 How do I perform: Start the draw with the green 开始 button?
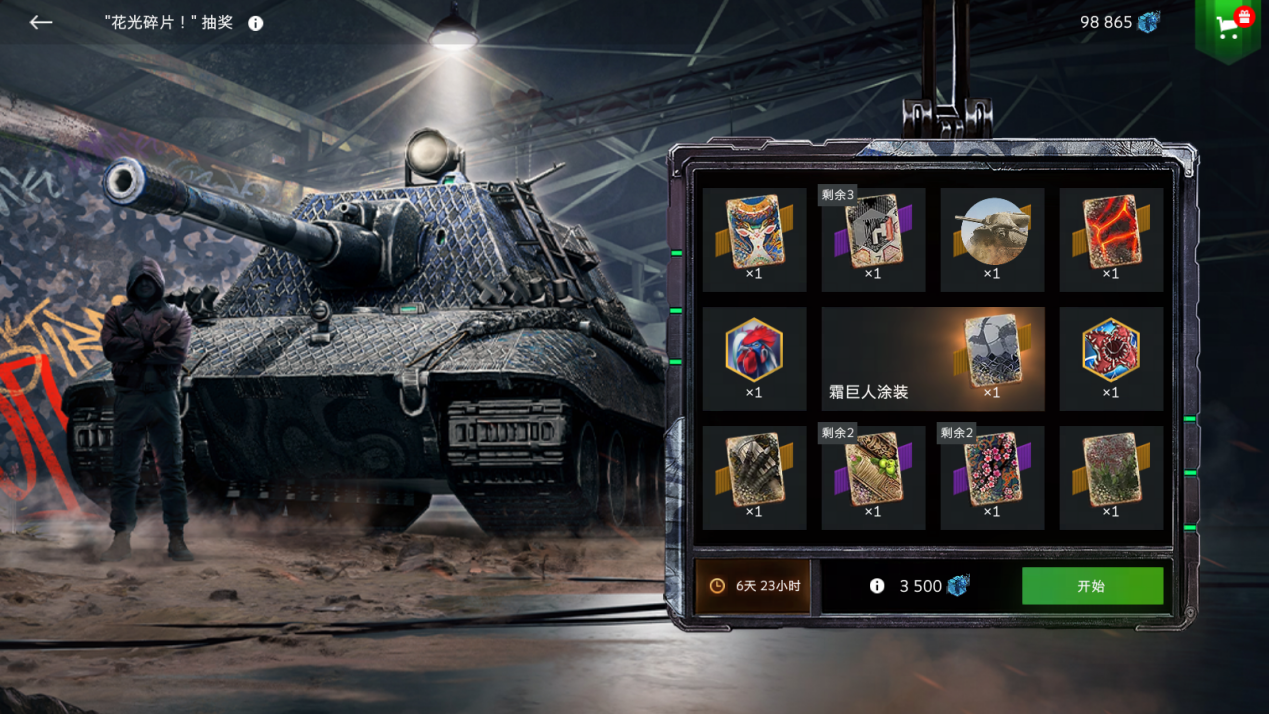(x=1092, y=586)
